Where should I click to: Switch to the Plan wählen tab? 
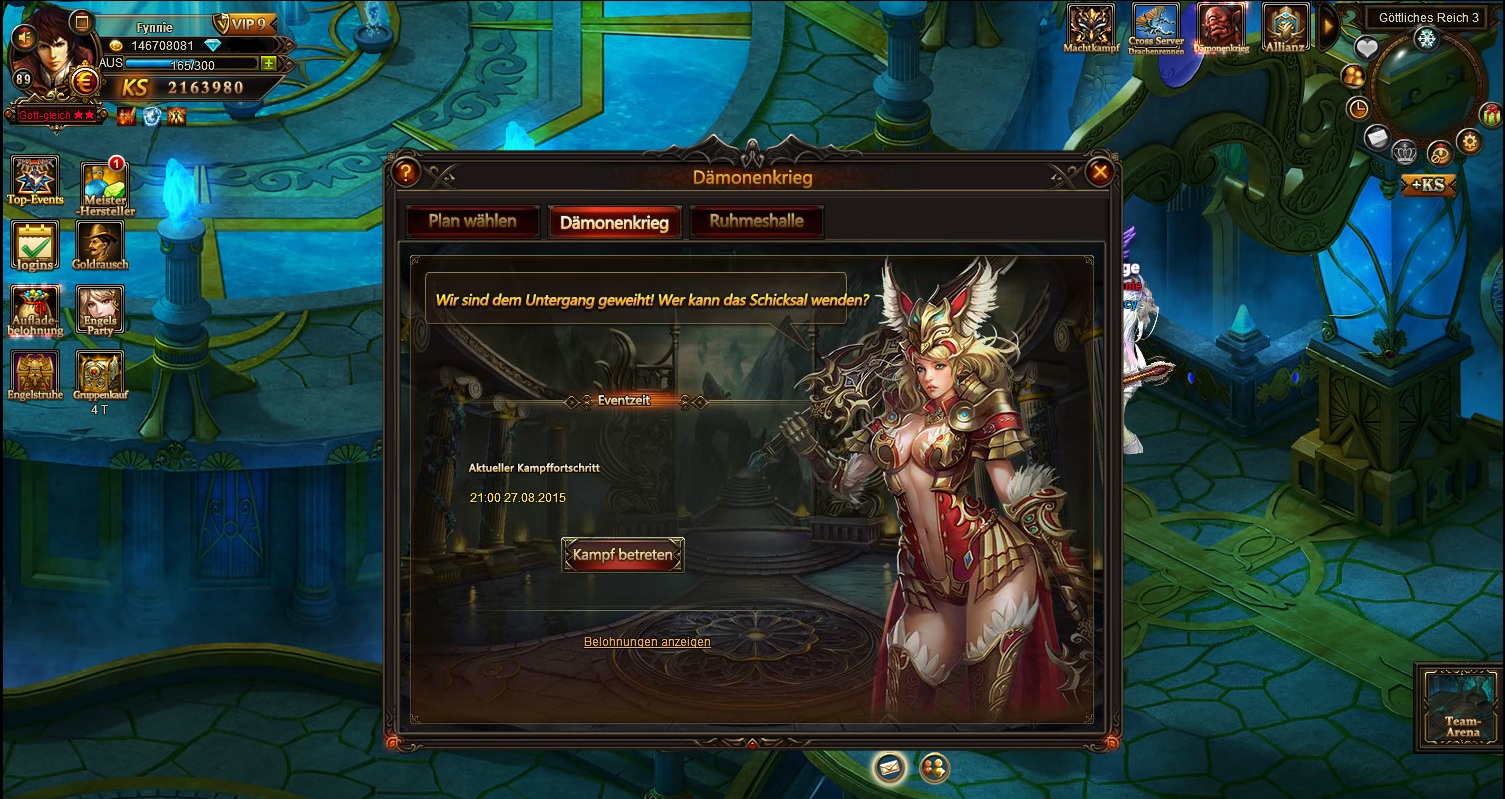click(x=472, y=221)
